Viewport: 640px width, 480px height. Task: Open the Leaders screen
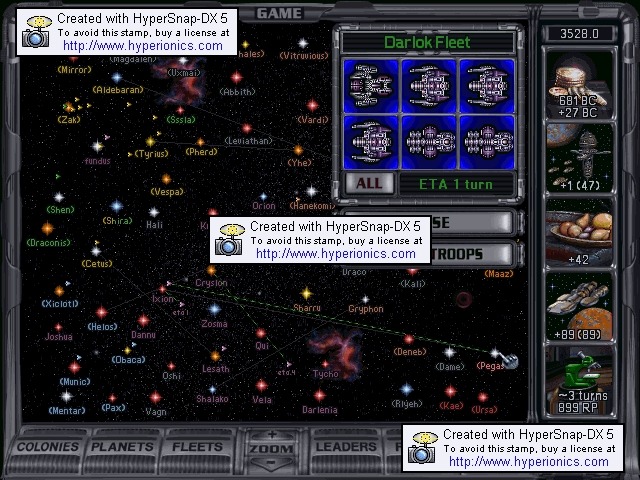click(345, 447)
